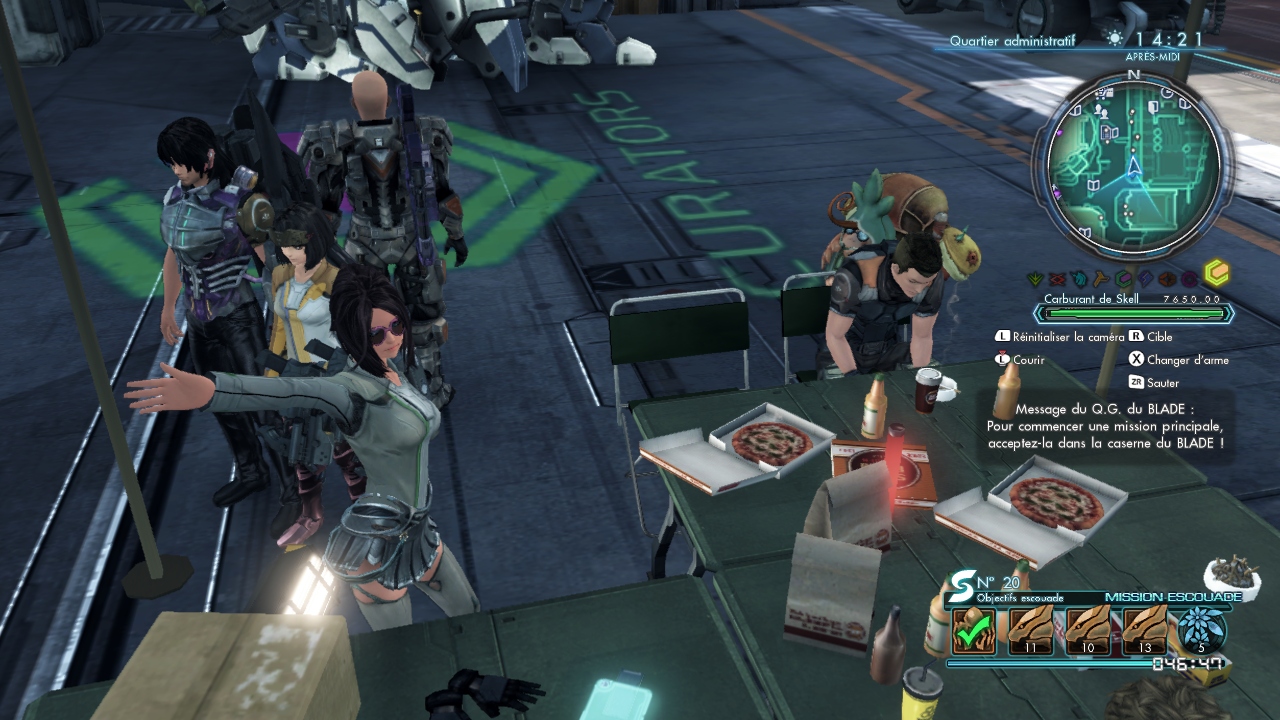Screen dimensions: 1280x720
Task: Select the highlighted yellow division icon
Action: point(1215,274)
